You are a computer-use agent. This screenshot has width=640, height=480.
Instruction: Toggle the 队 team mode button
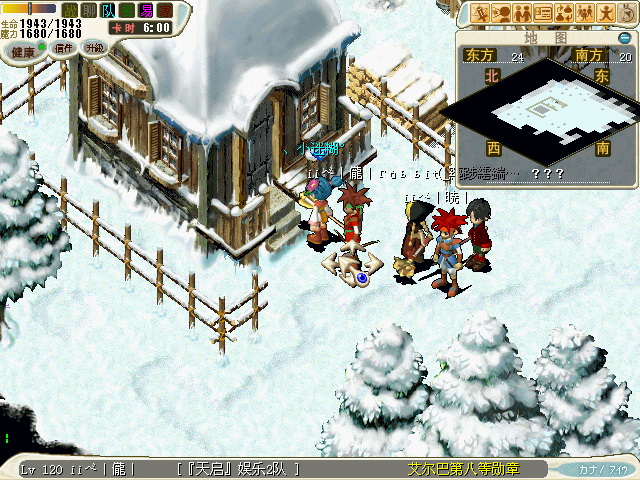[x=107, y=10]
